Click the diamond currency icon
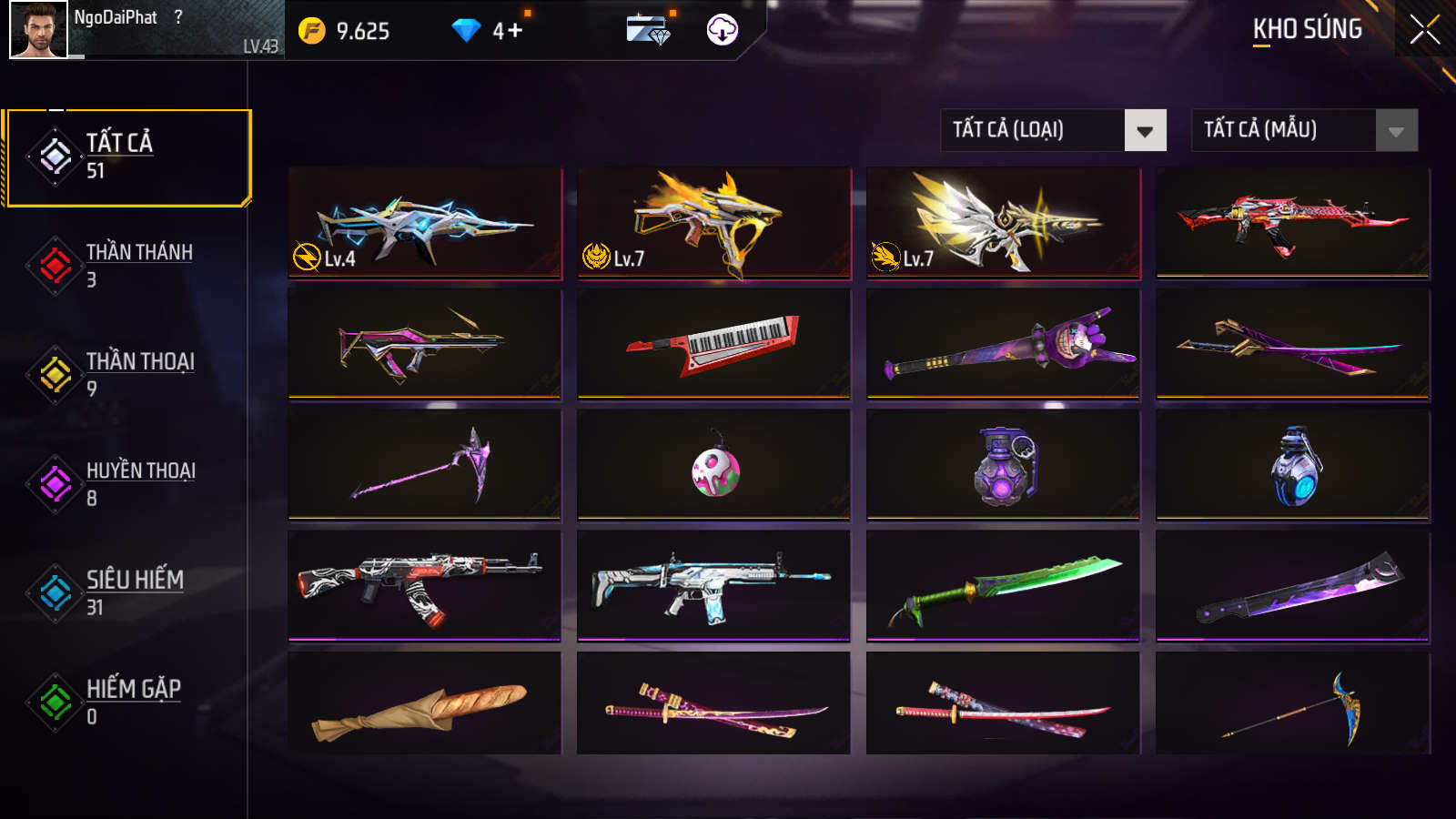The width and height of the screenshot is (1456, 819). [x=468, y=29]
